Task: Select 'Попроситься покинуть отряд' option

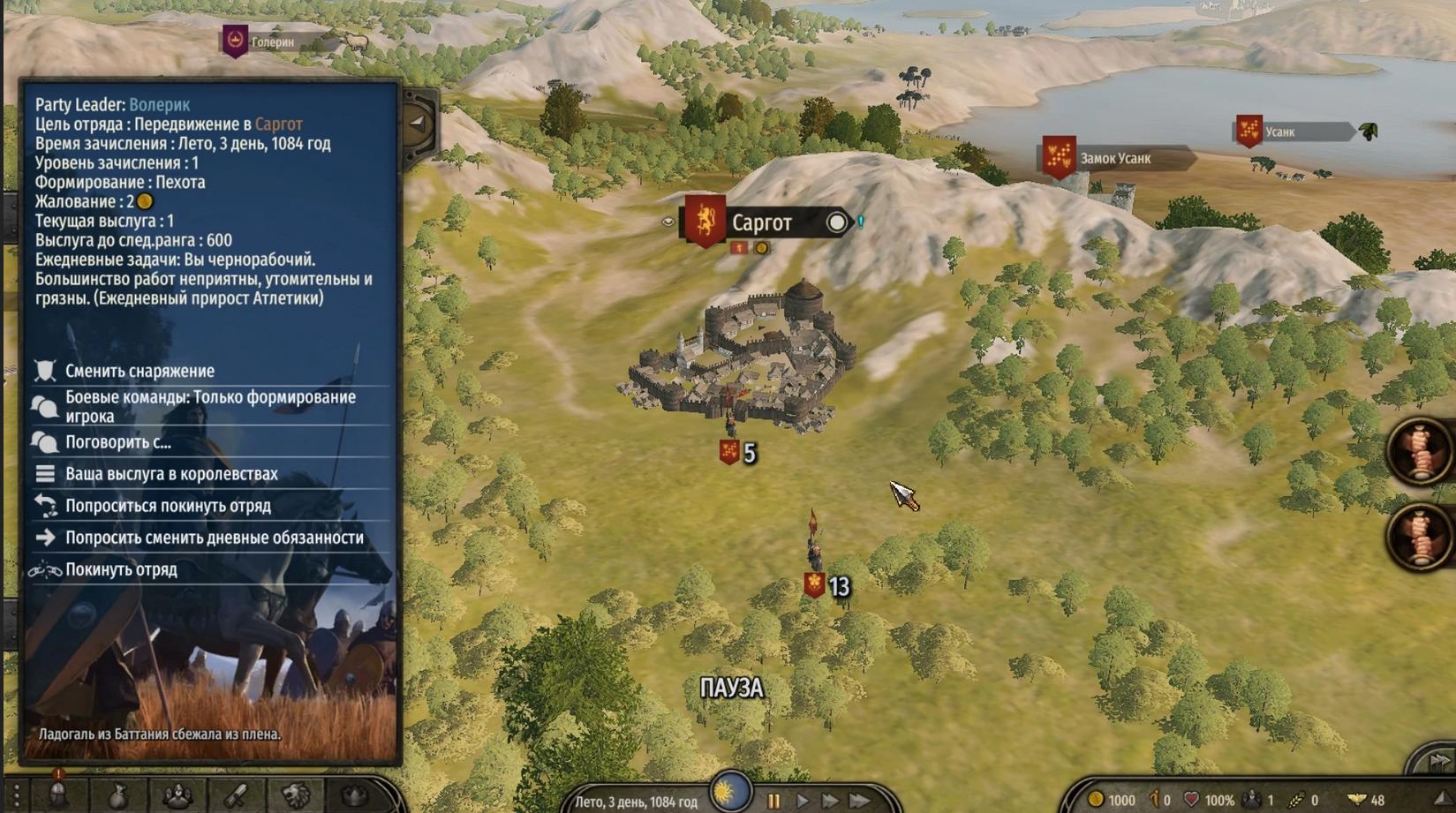Action: [168, 506]
